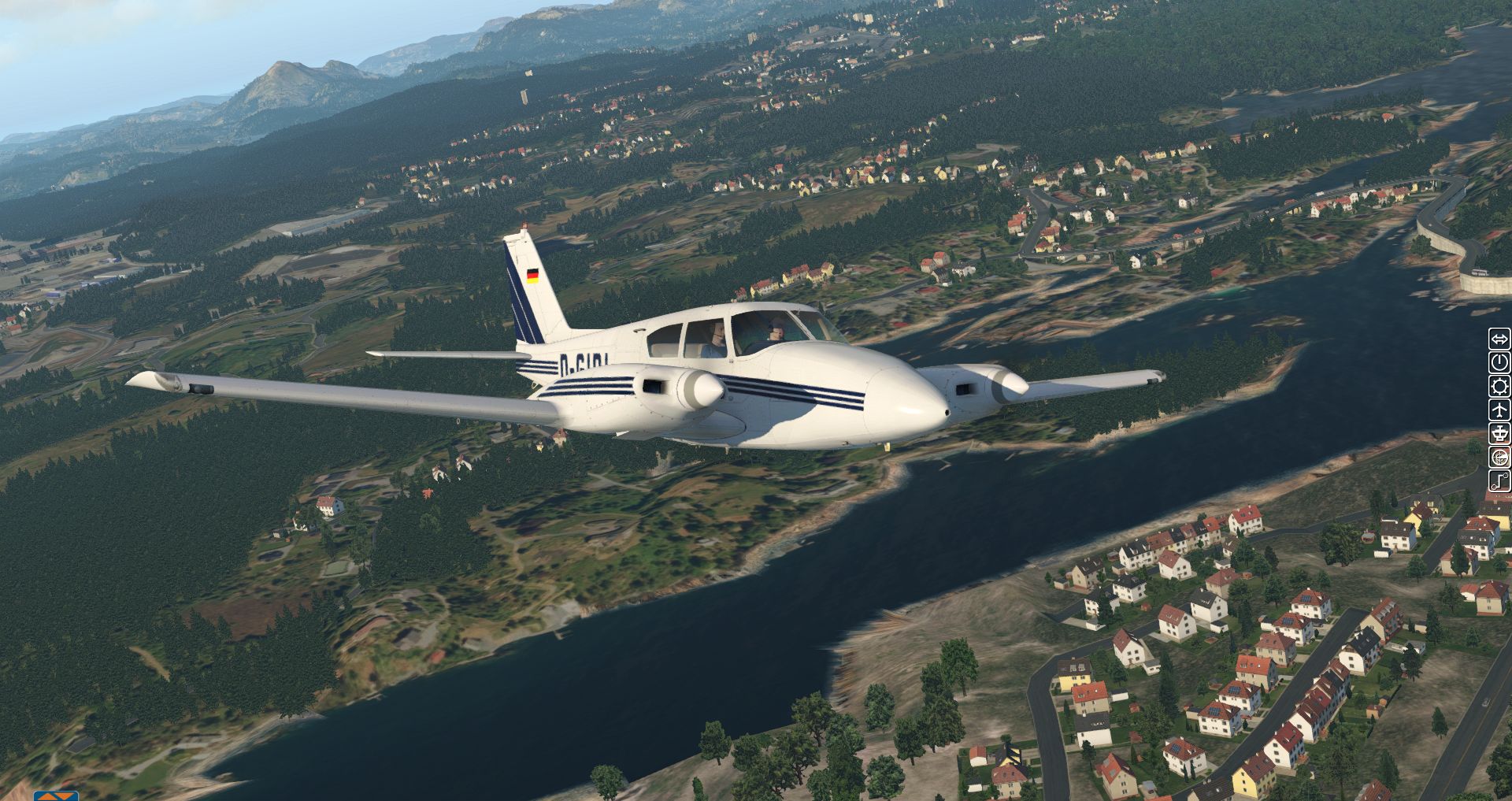Activate the round crosshair instrument icon
The height and width of the screenshot is (801, 1512).
tap(1499, 457)
